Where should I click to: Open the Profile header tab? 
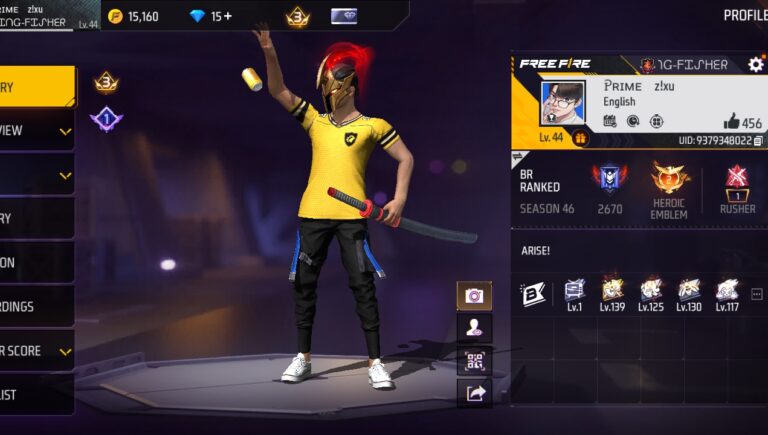click(744, 15)
